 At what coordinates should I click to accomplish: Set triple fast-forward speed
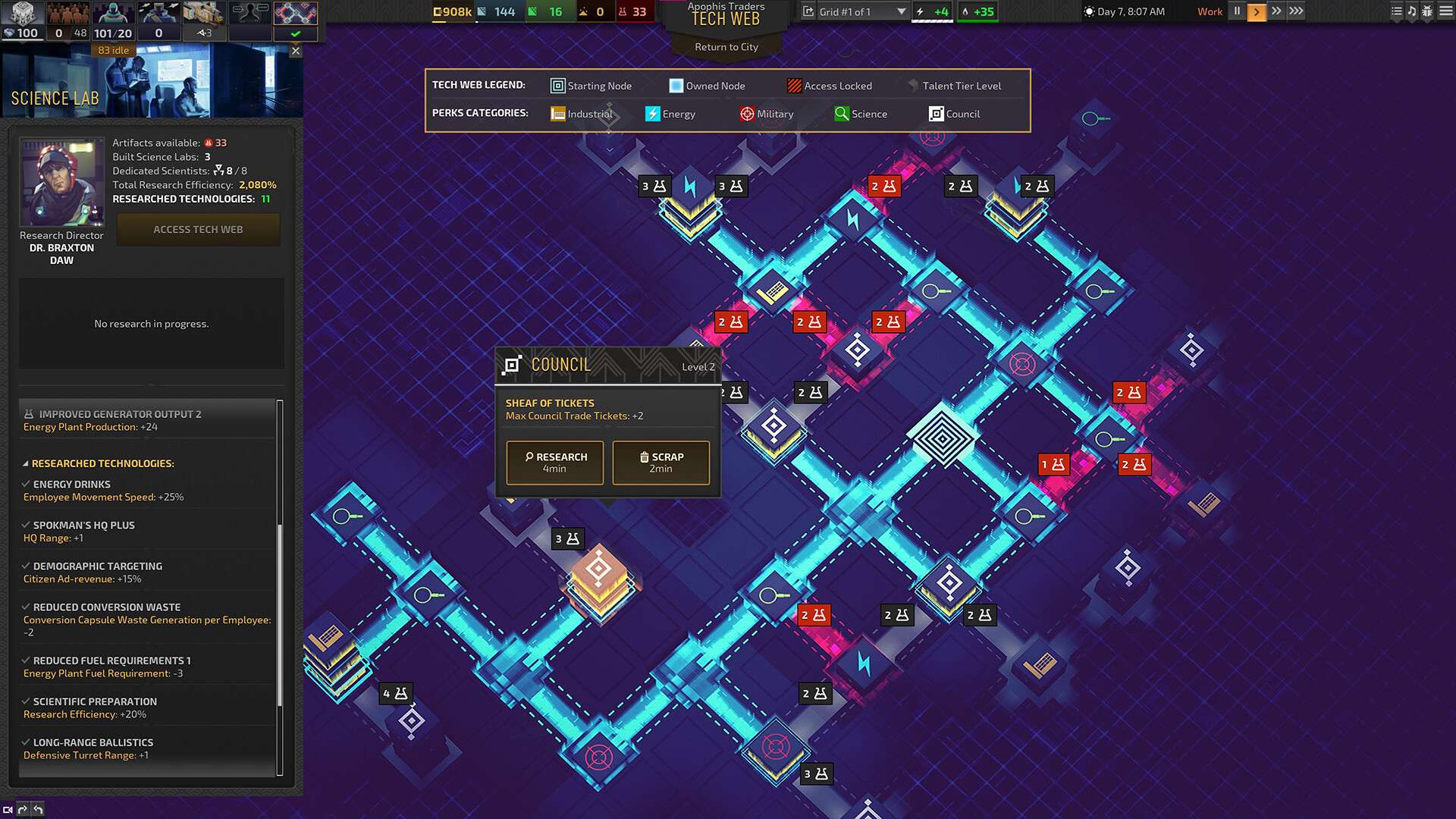1296,11
